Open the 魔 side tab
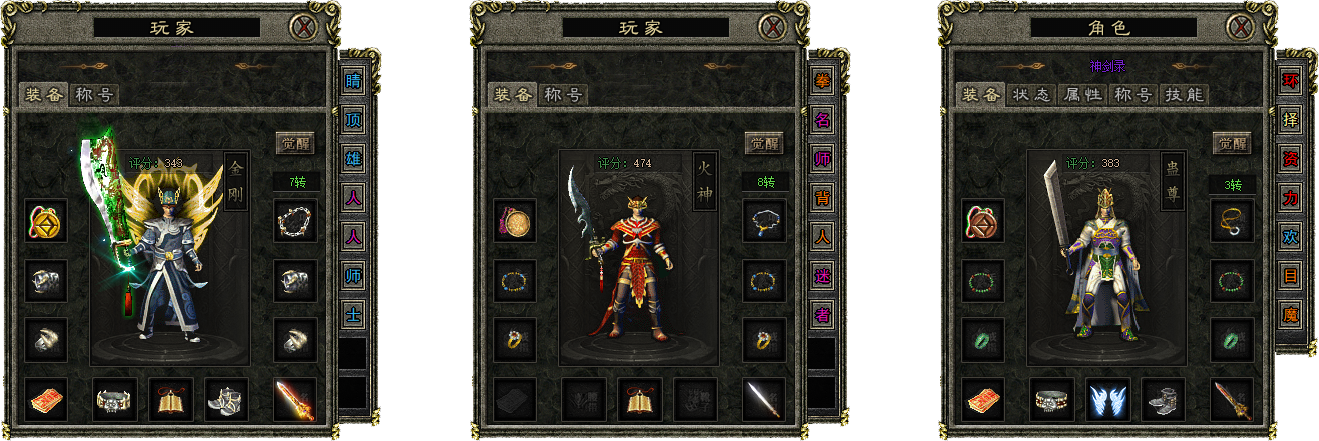Viewport: 1319px width, 441px height. (x=1291, y=315)
